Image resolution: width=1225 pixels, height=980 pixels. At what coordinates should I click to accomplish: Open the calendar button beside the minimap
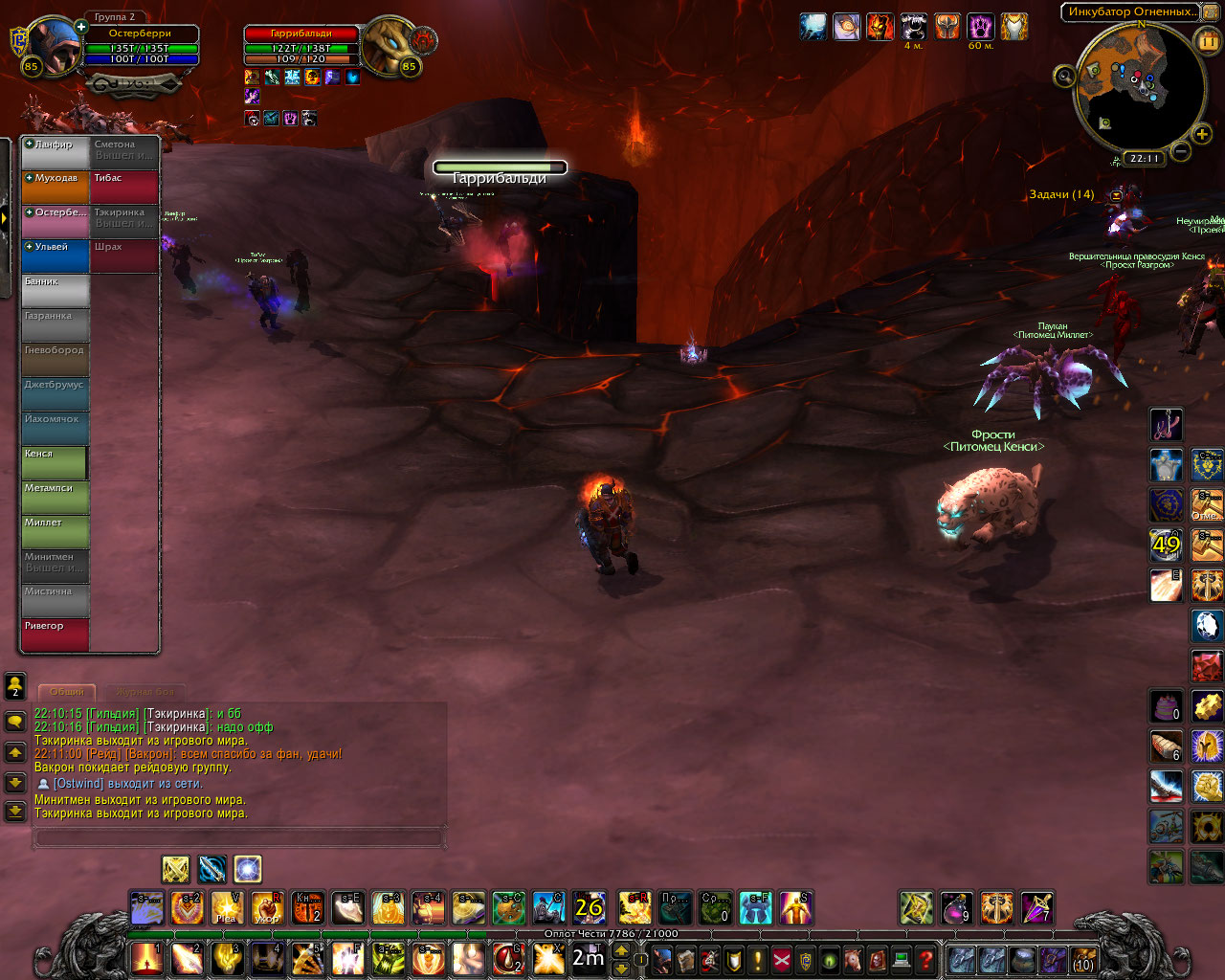[x=1207, y=40]
